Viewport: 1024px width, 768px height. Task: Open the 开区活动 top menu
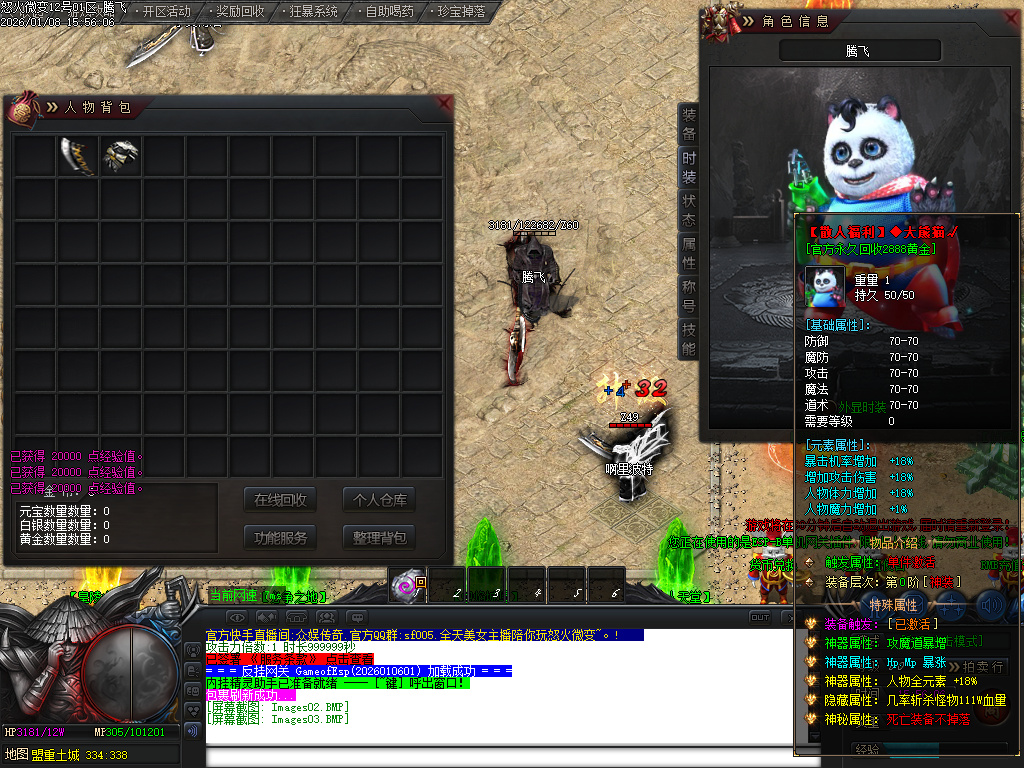click(x=166, y=12)
